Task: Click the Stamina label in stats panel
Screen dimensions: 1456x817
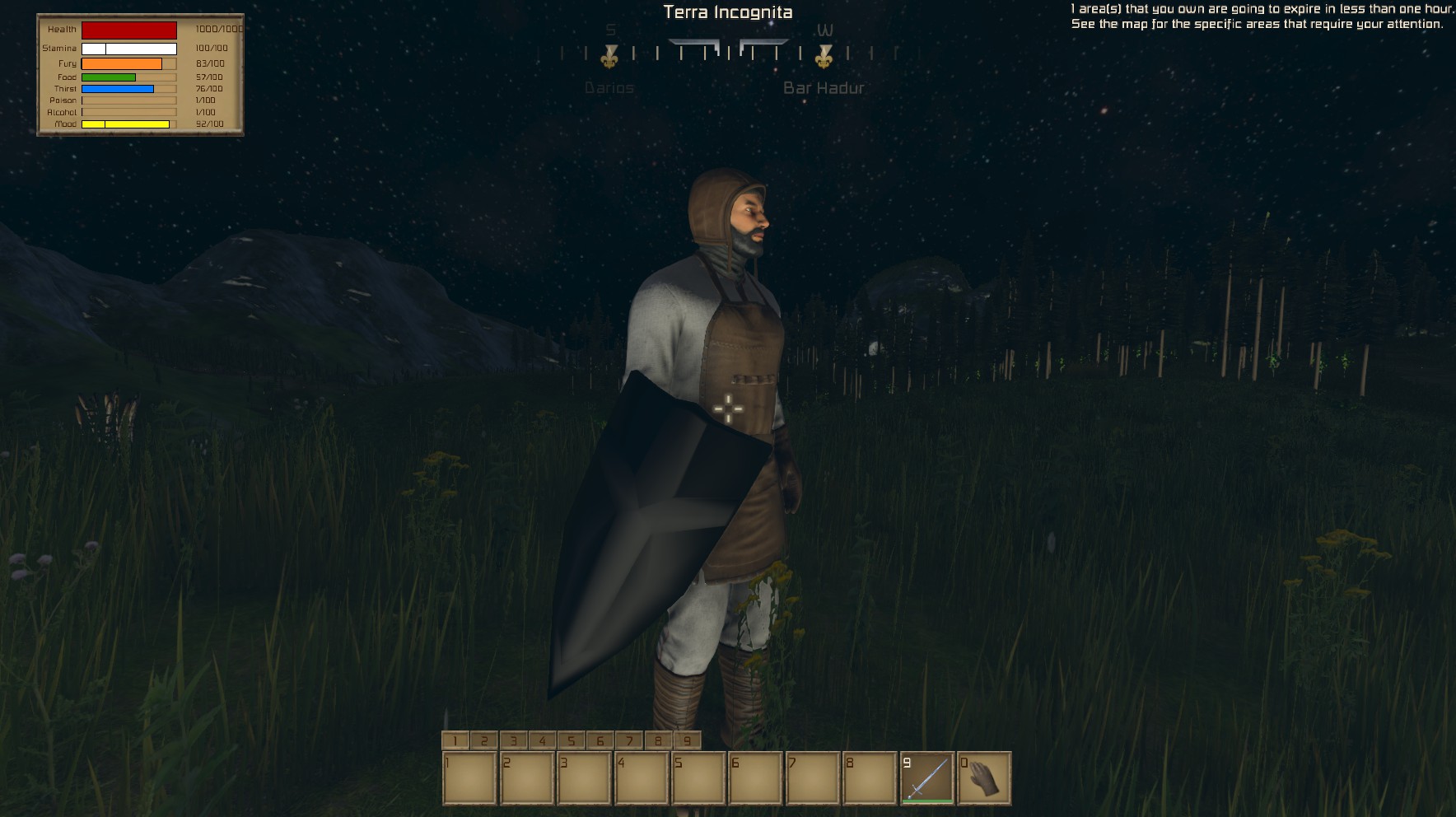Action: tap(58, 48)
